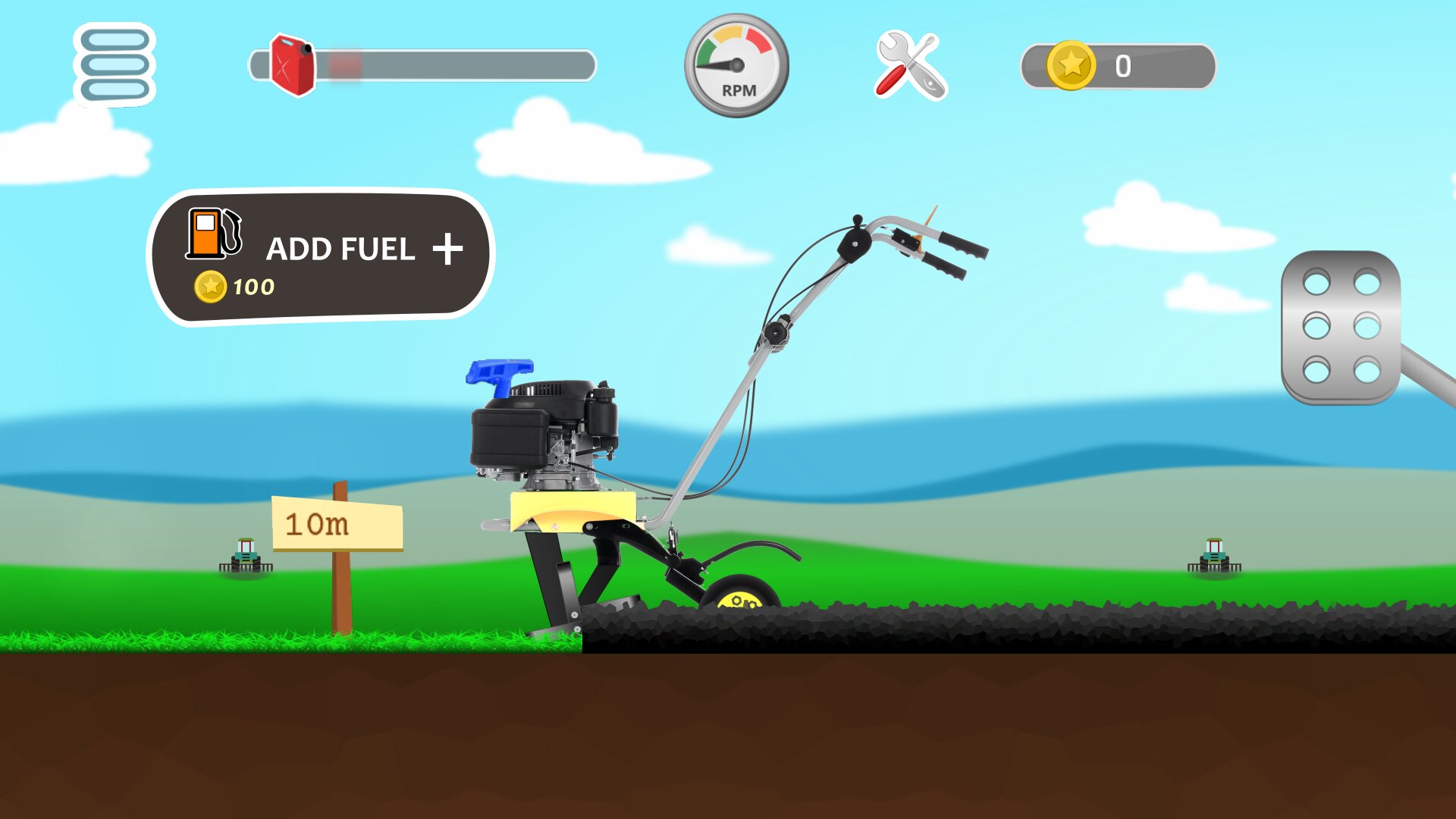Viewport: 1456px width, 819px height.
Task: Step on the metal gas pedal
Action: coord(1341,328)
